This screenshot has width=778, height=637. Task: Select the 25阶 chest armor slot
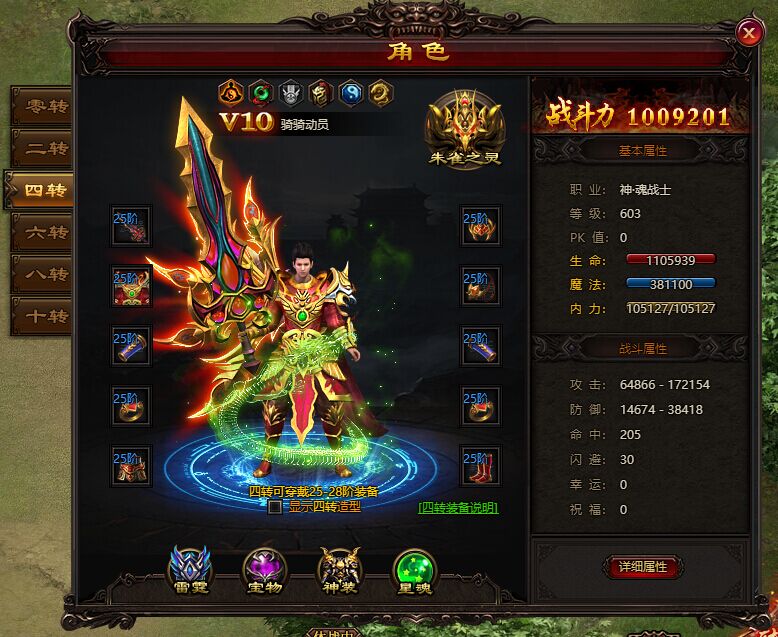pos(131,286)
